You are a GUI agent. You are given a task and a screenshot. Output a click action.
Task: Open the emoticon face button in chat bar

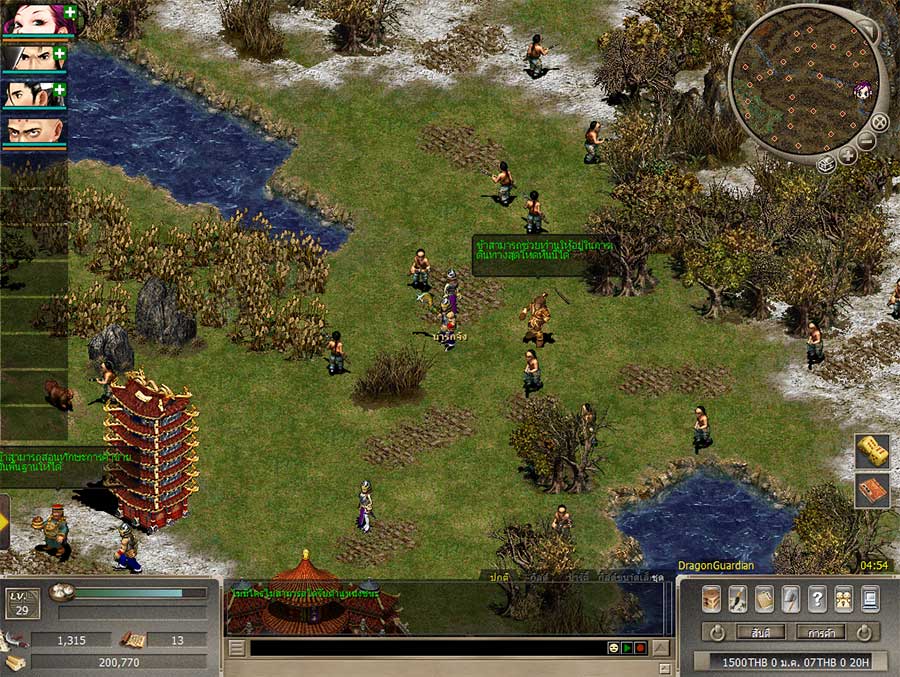pos(612,648)
